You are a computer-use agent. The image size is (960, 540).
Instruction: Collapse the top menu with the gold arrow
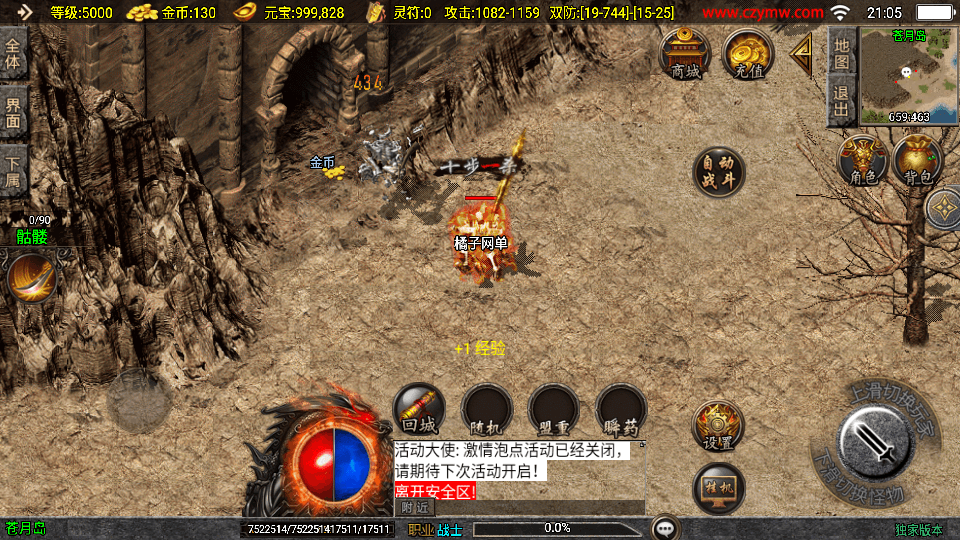coord(801,54)
